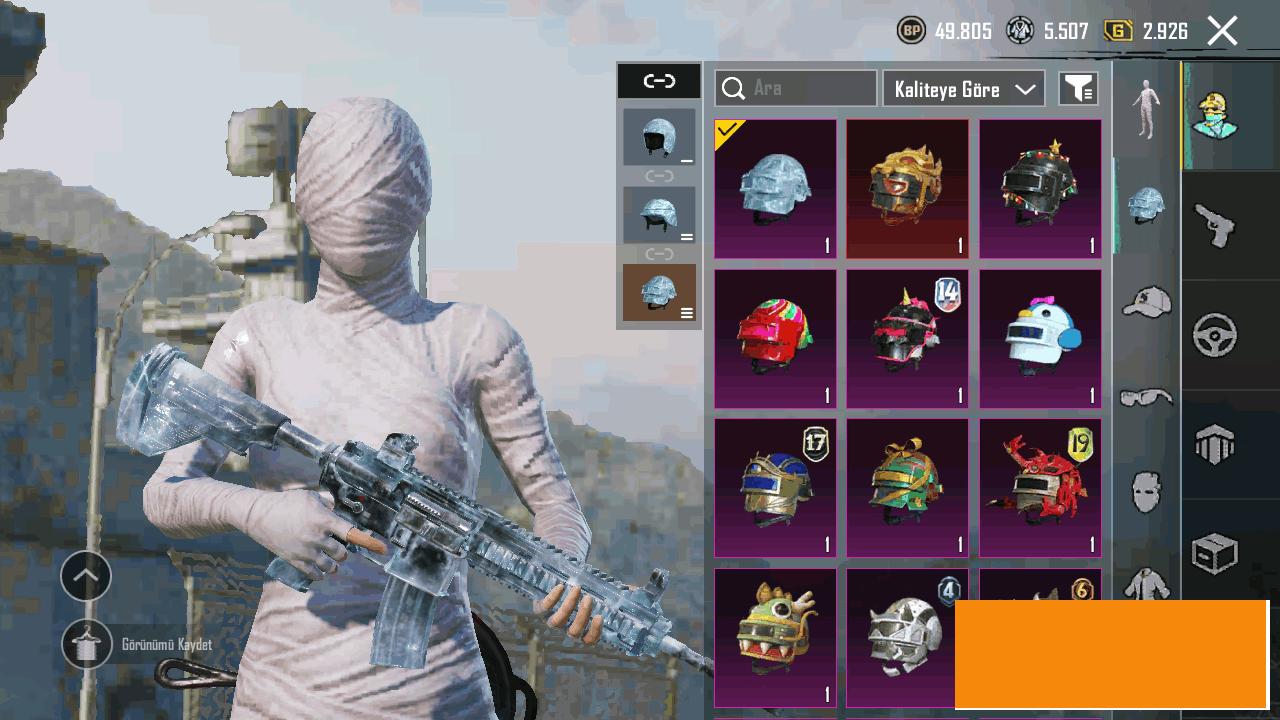Click the search field labeled Ara
The height and width of the screenshot is (720, 1280).
coord(796,88)
